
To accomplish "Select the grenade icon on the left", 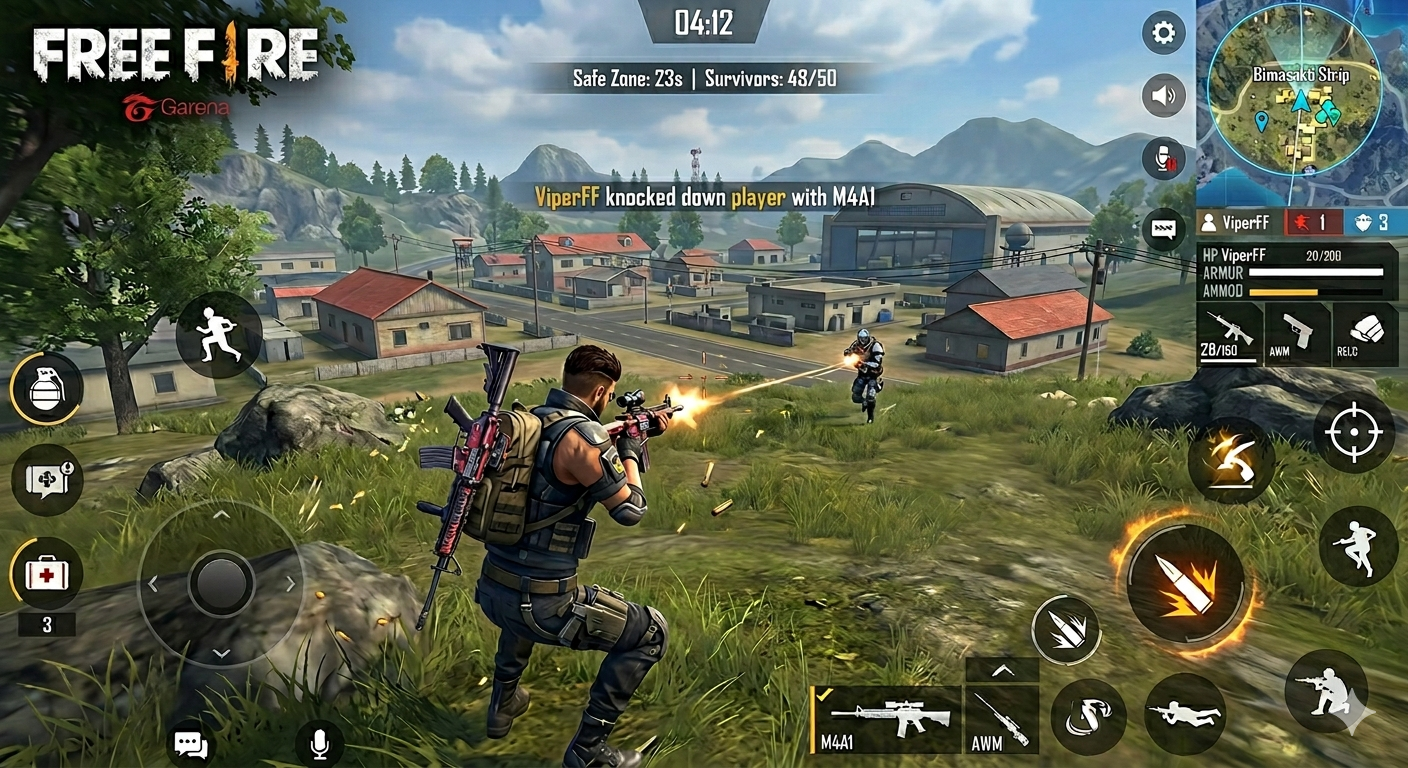I will point(47,388).
